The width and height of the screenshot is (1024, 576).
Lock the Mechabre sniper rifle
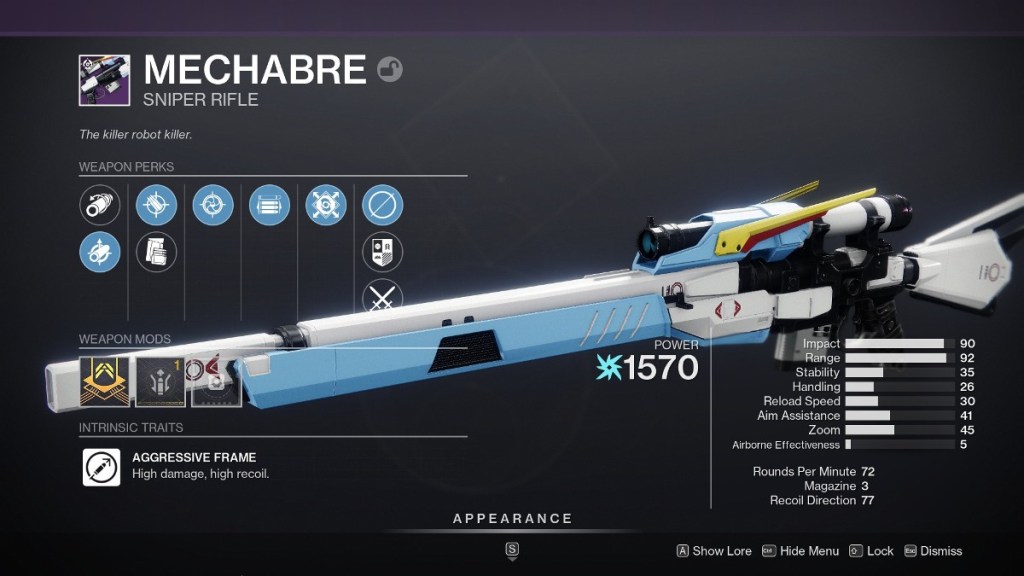coord(871,551)
